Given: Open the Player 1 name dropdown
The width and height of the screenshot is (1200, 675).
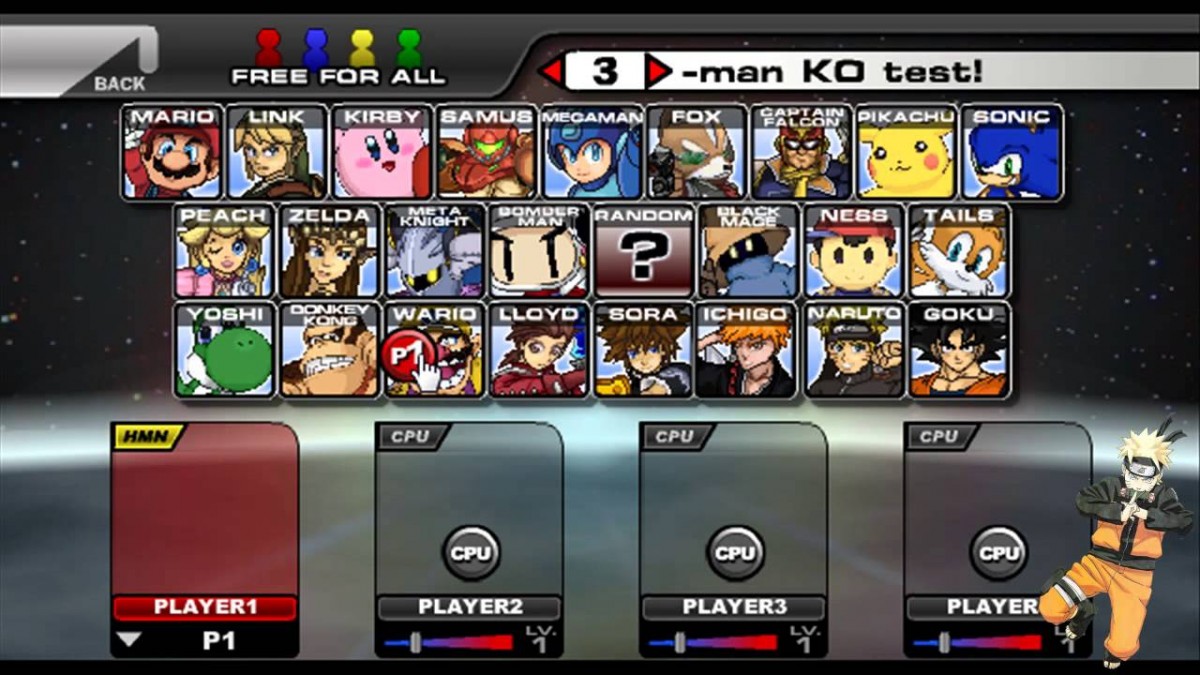Looking at the screenshot, I should click(x=130, y=640).
